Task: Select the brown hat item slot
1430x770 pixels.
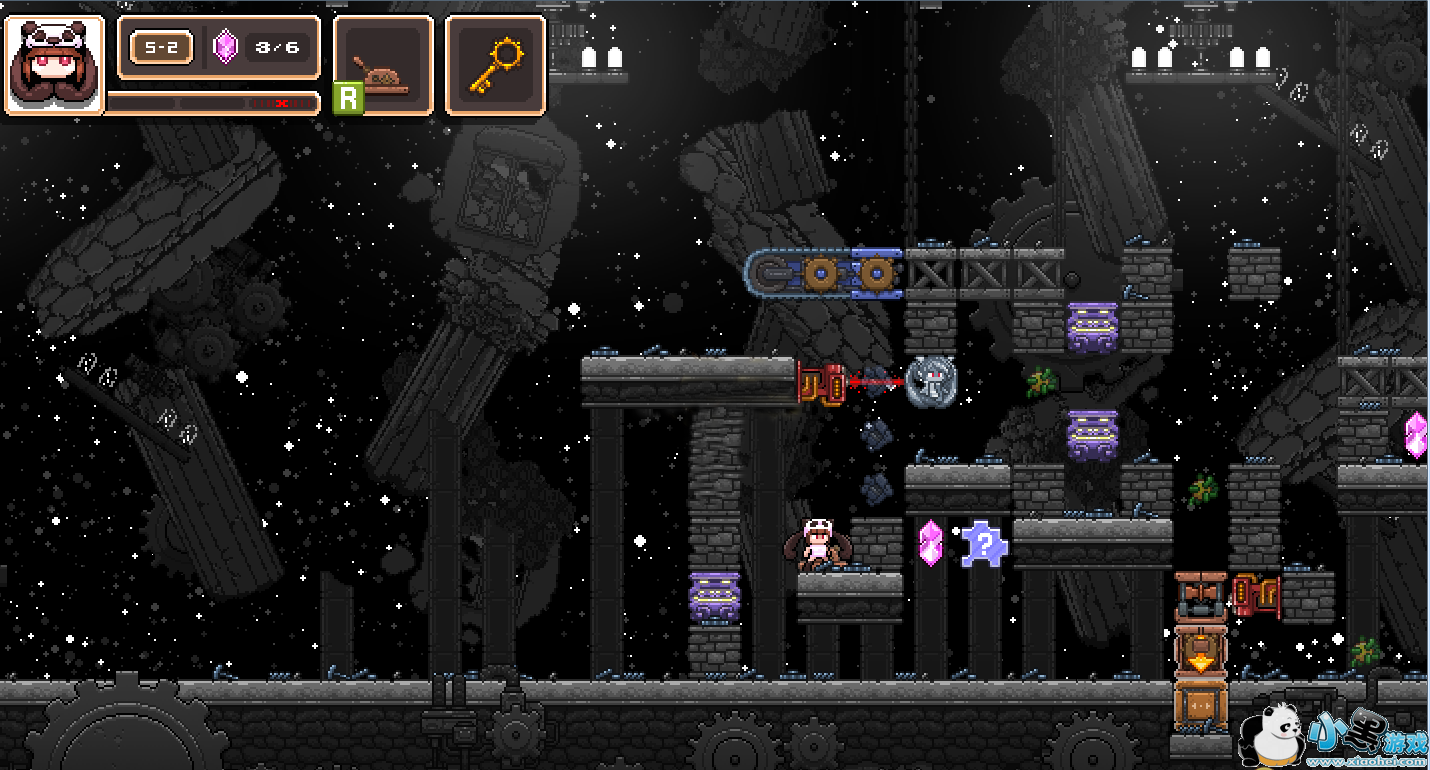Action: click(383, 65)
